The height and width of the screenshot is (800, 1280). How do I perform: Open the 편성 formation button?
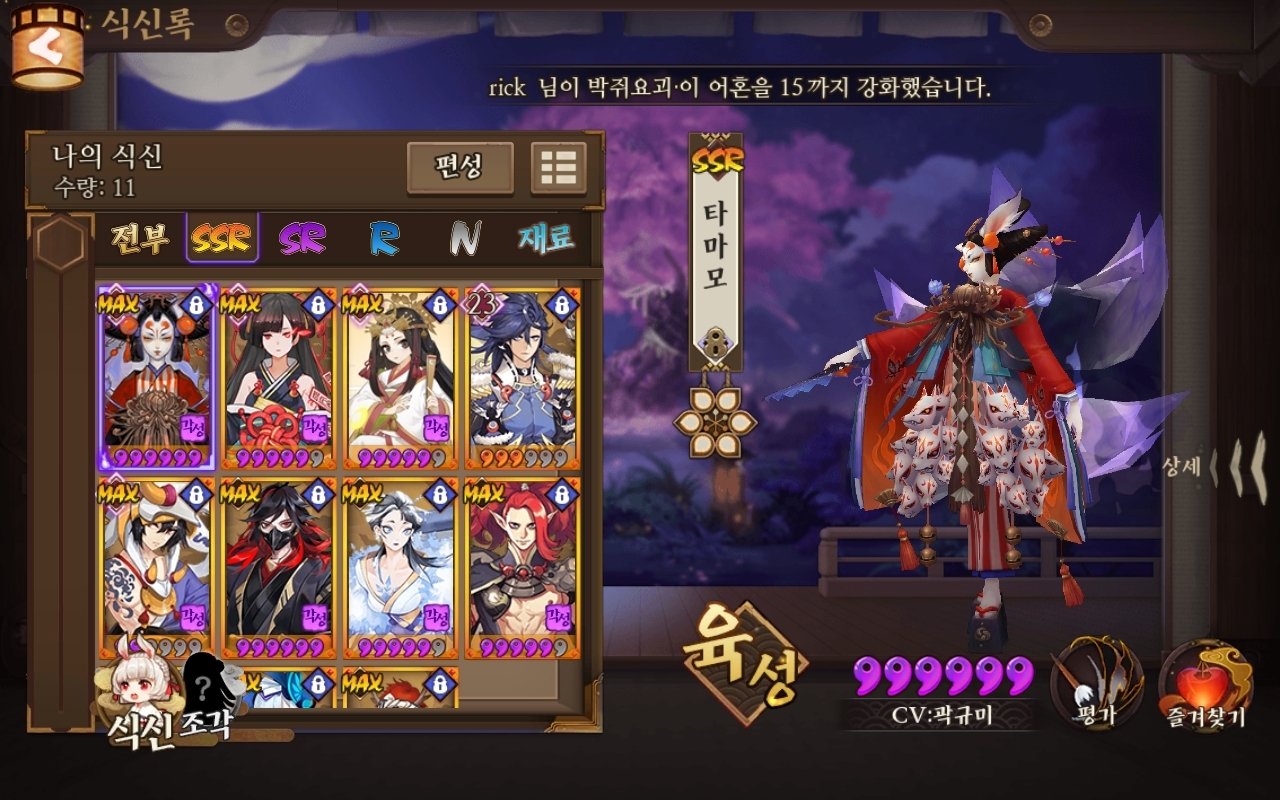tap(459, 167)
